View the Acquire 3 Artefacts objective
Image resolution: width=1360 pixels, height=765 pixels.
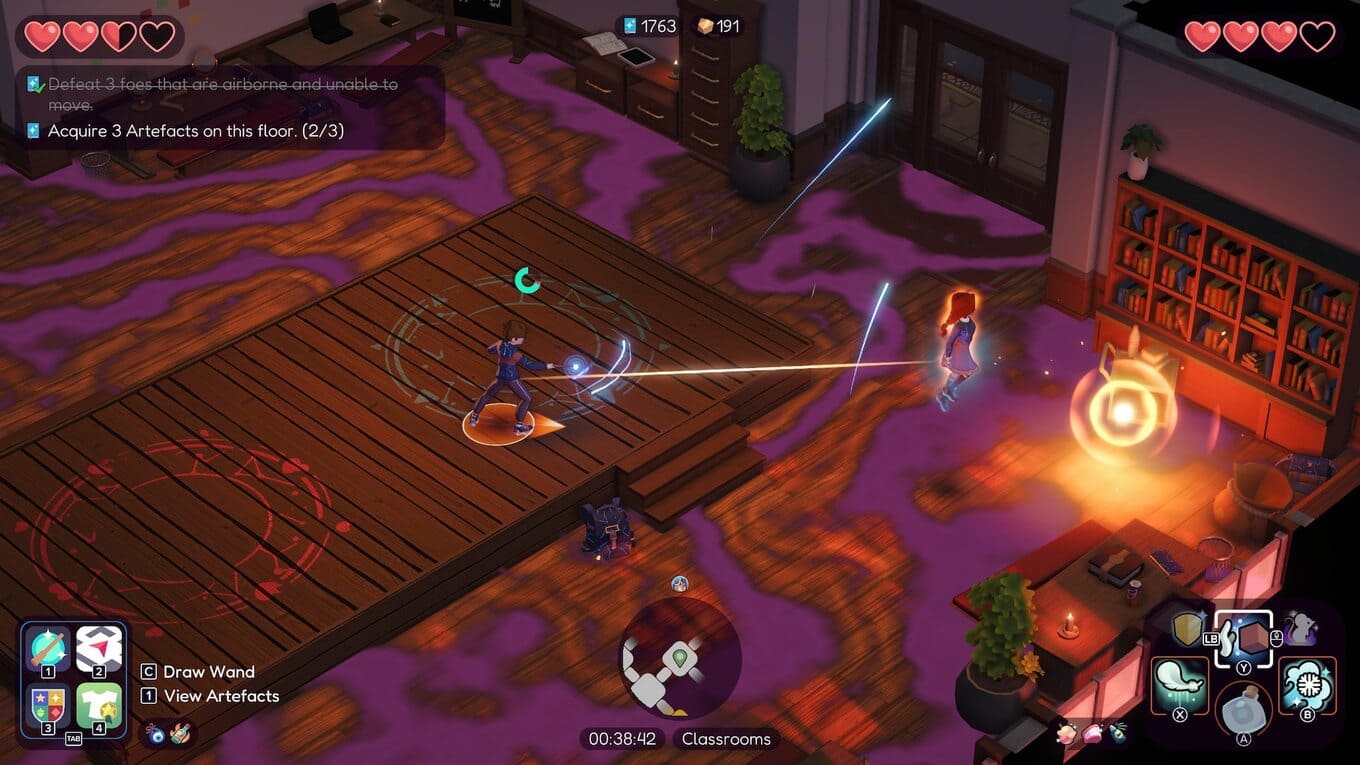tap(195, 131)
